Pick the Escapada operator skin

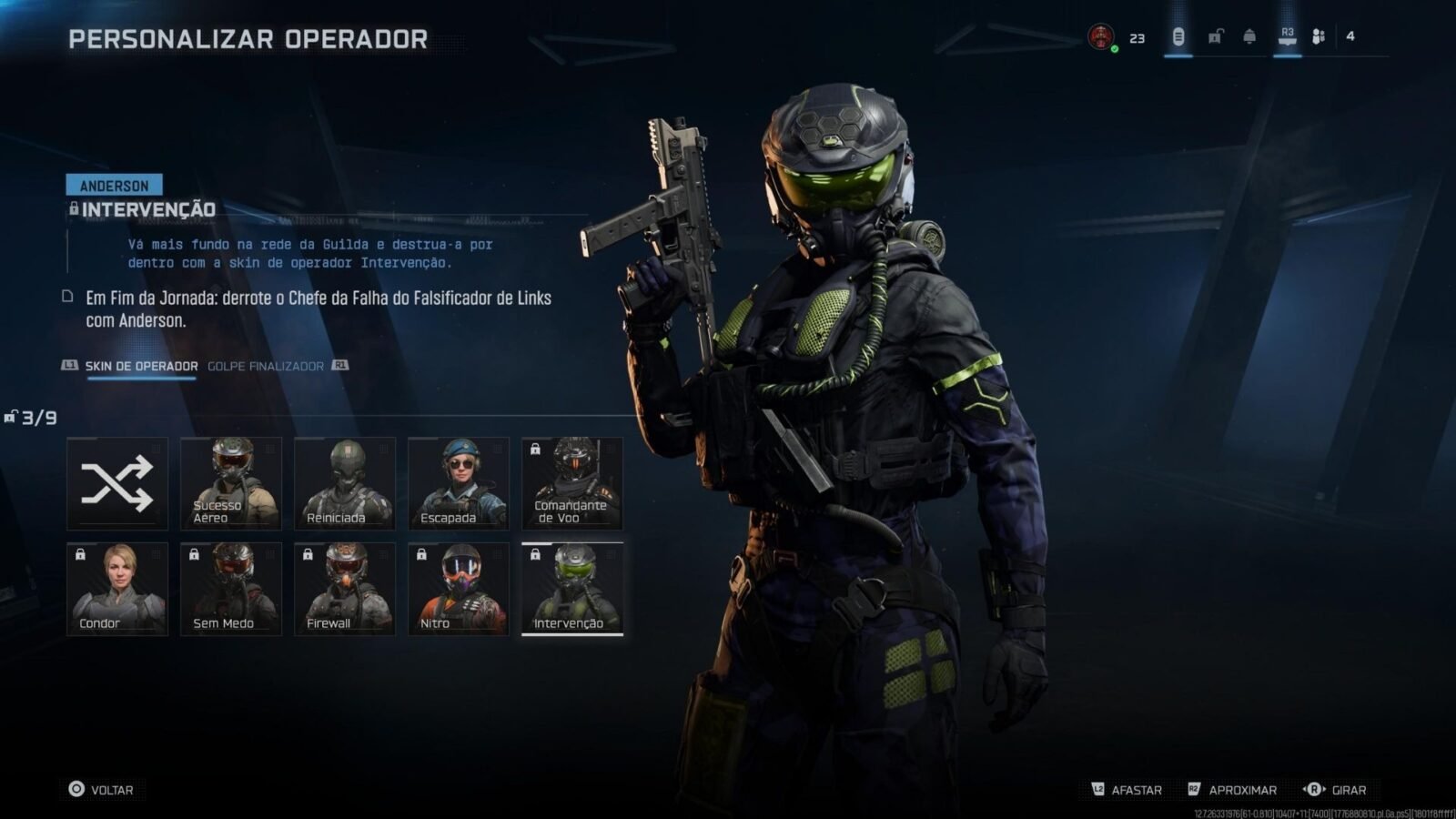[x=459, y=483]
